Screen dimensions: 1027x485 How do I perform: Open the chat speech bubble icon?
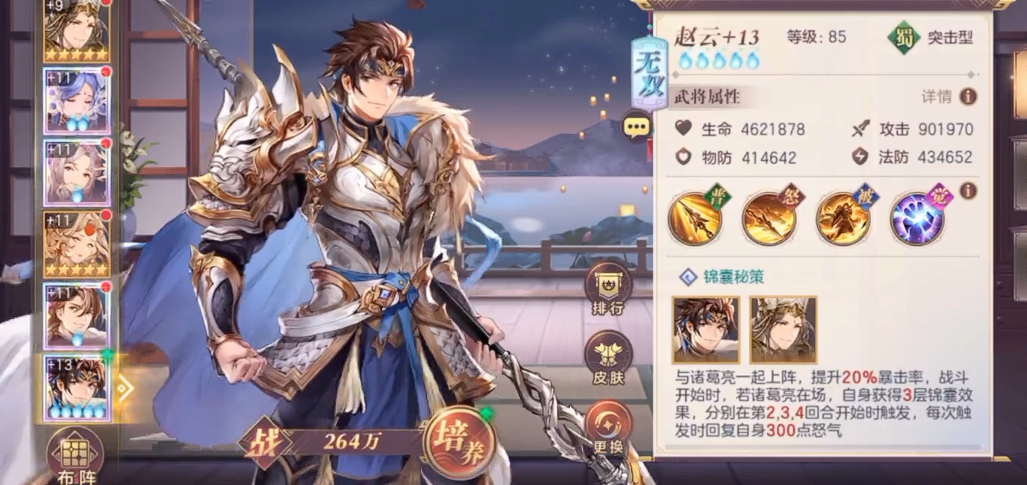(x=636, y=126)
